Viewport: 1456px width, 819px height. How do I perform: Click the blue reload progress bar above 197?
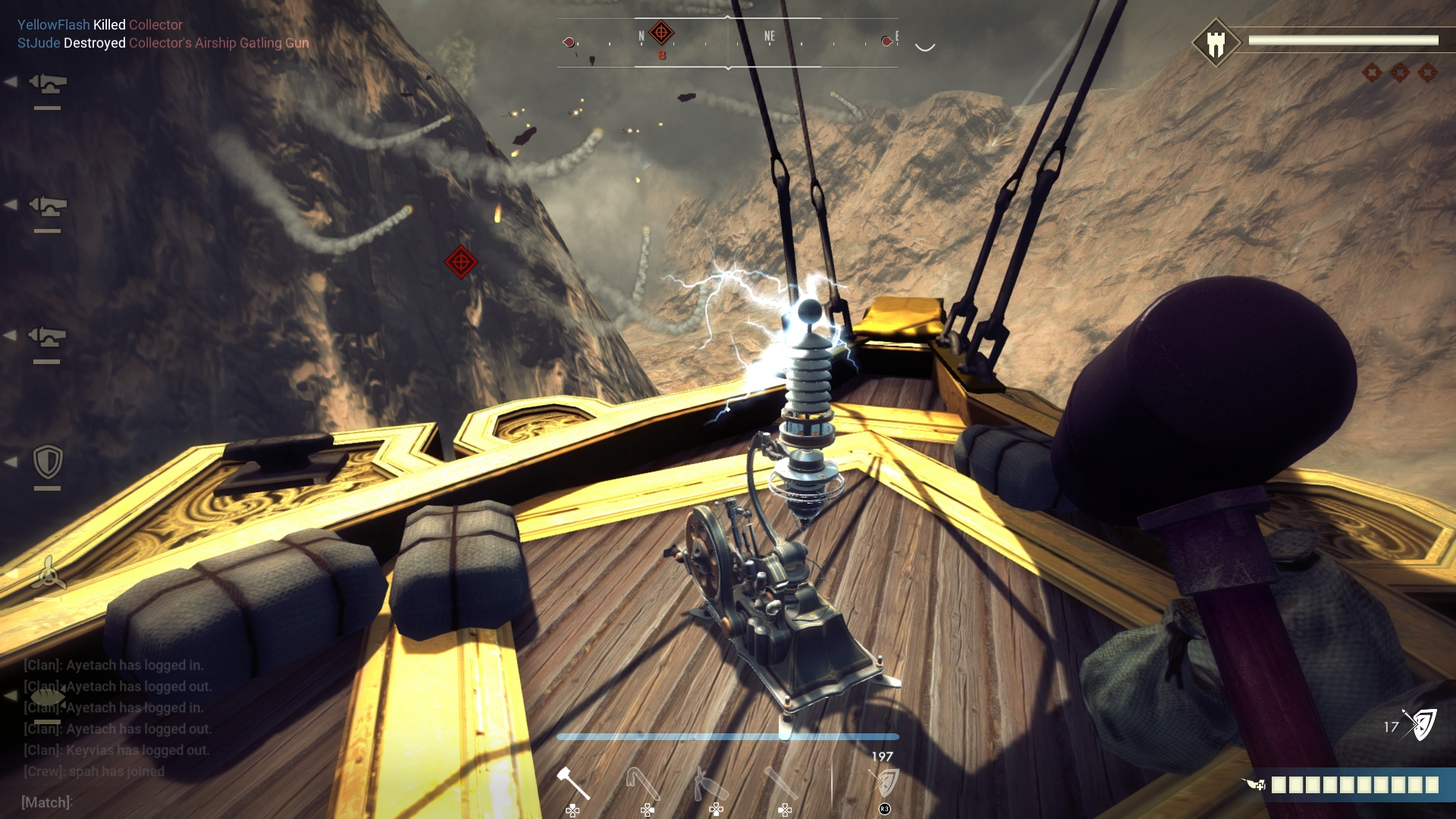pyautogui.click(x=728, y=736)
